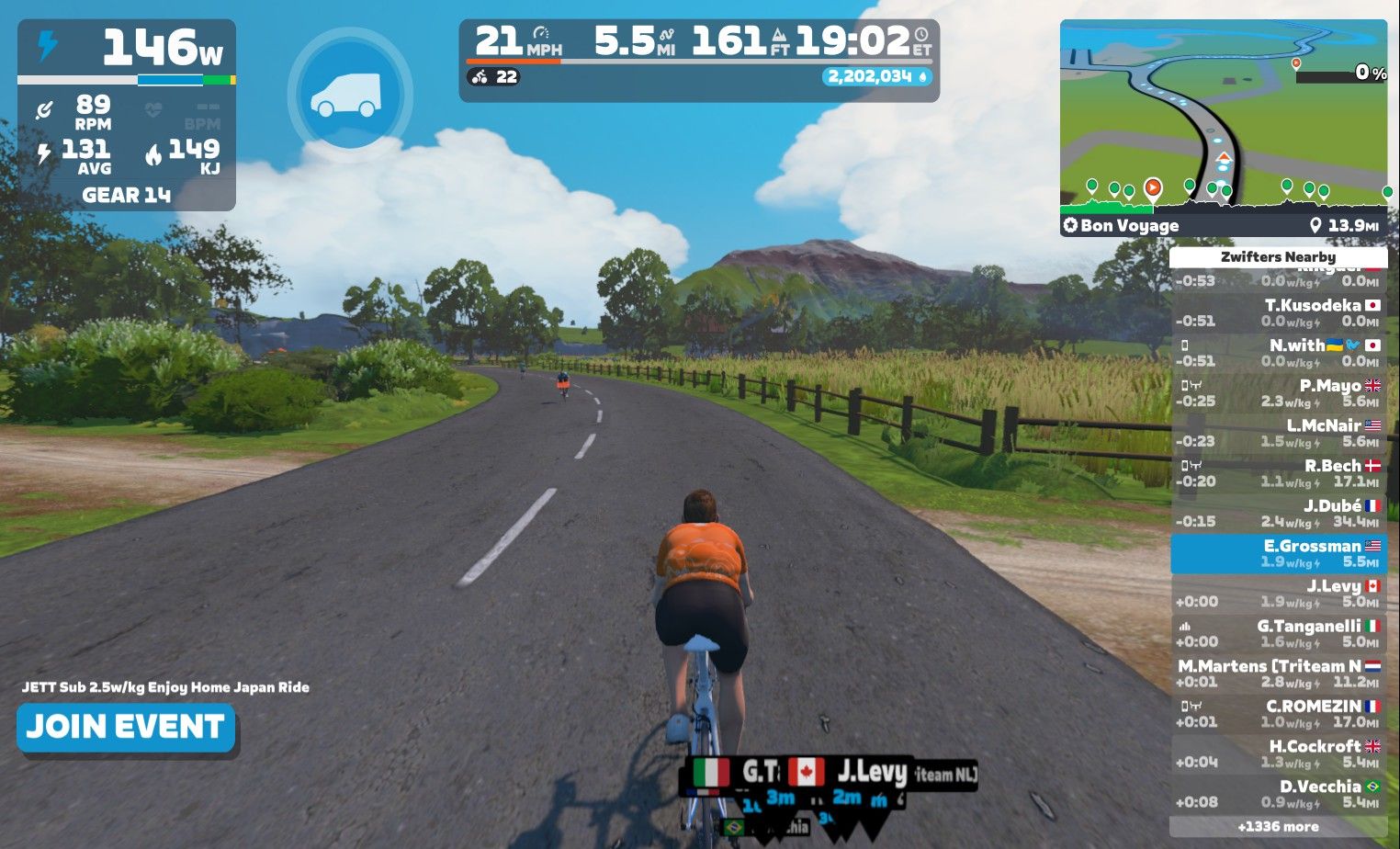Choose D.Vecchia from the rider list
The height and width of the screenshot is (849, 1400).
[1279, 794]
